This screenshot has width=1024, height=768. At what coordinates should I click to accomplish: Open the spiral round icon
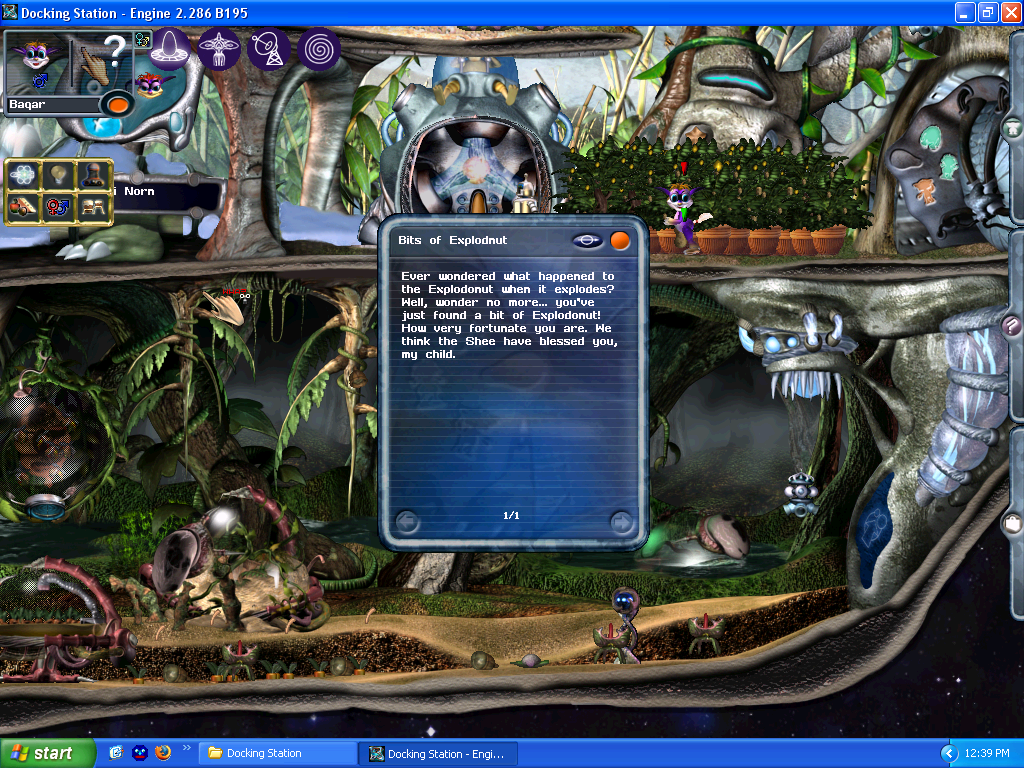[319, 48]
